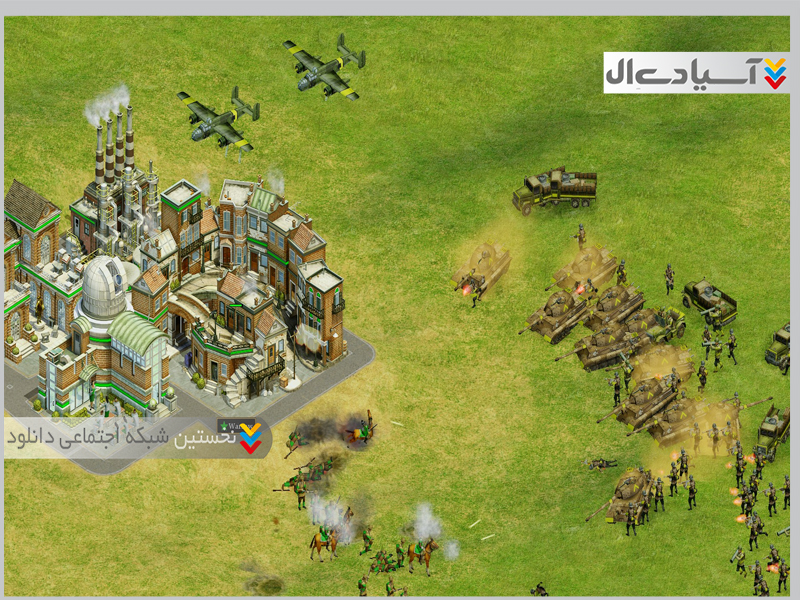
Task: Select the Warsaw city name label
Action: [233, 425]
